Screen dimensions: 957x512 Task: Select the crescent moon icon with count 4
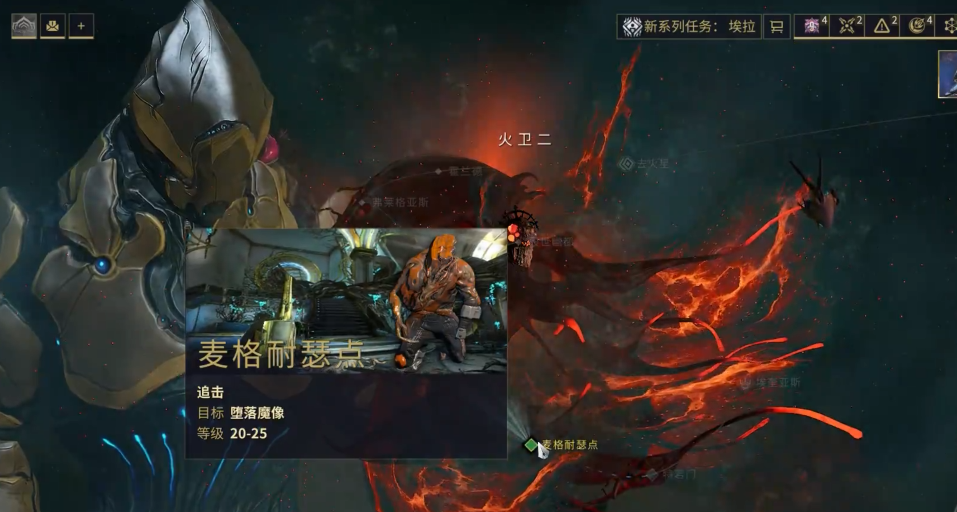[919, 26]
